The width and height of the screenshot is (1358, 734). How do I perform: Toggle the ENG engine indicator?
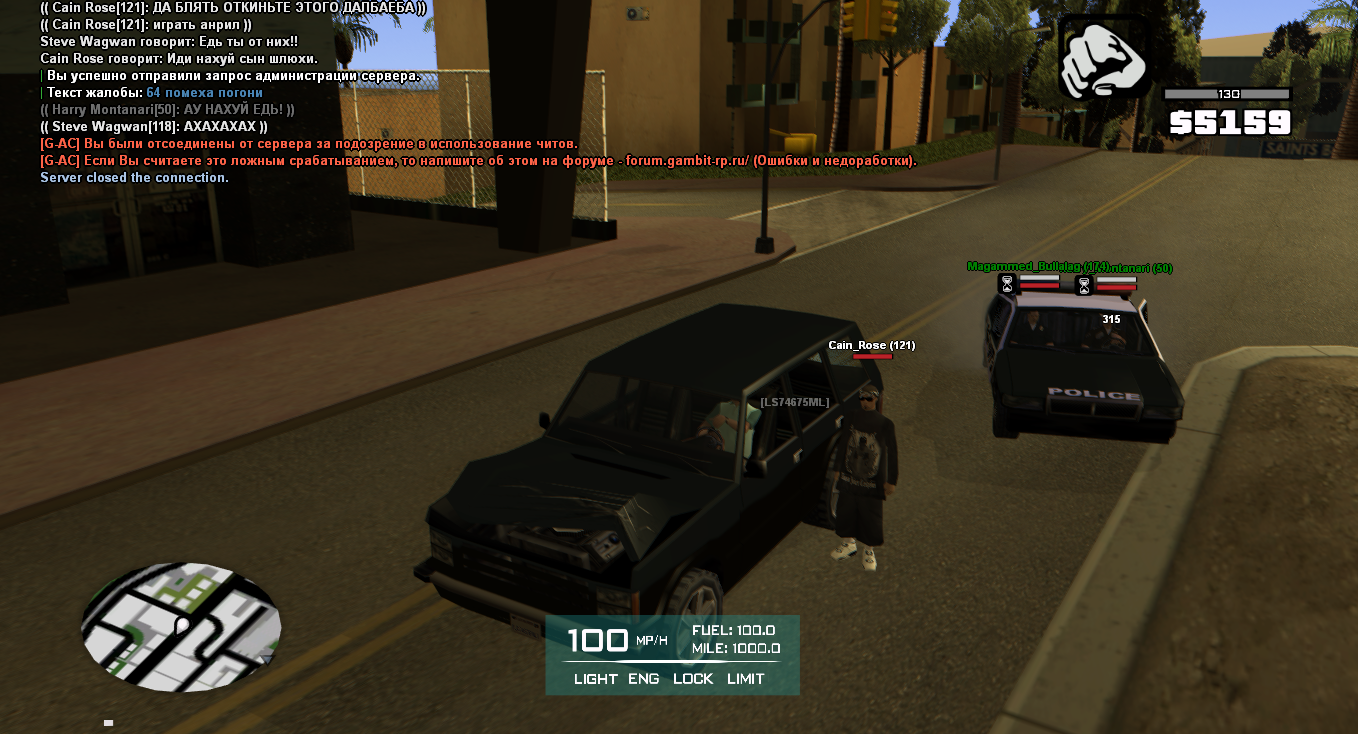pyautogui.click(x=643, y=679)
